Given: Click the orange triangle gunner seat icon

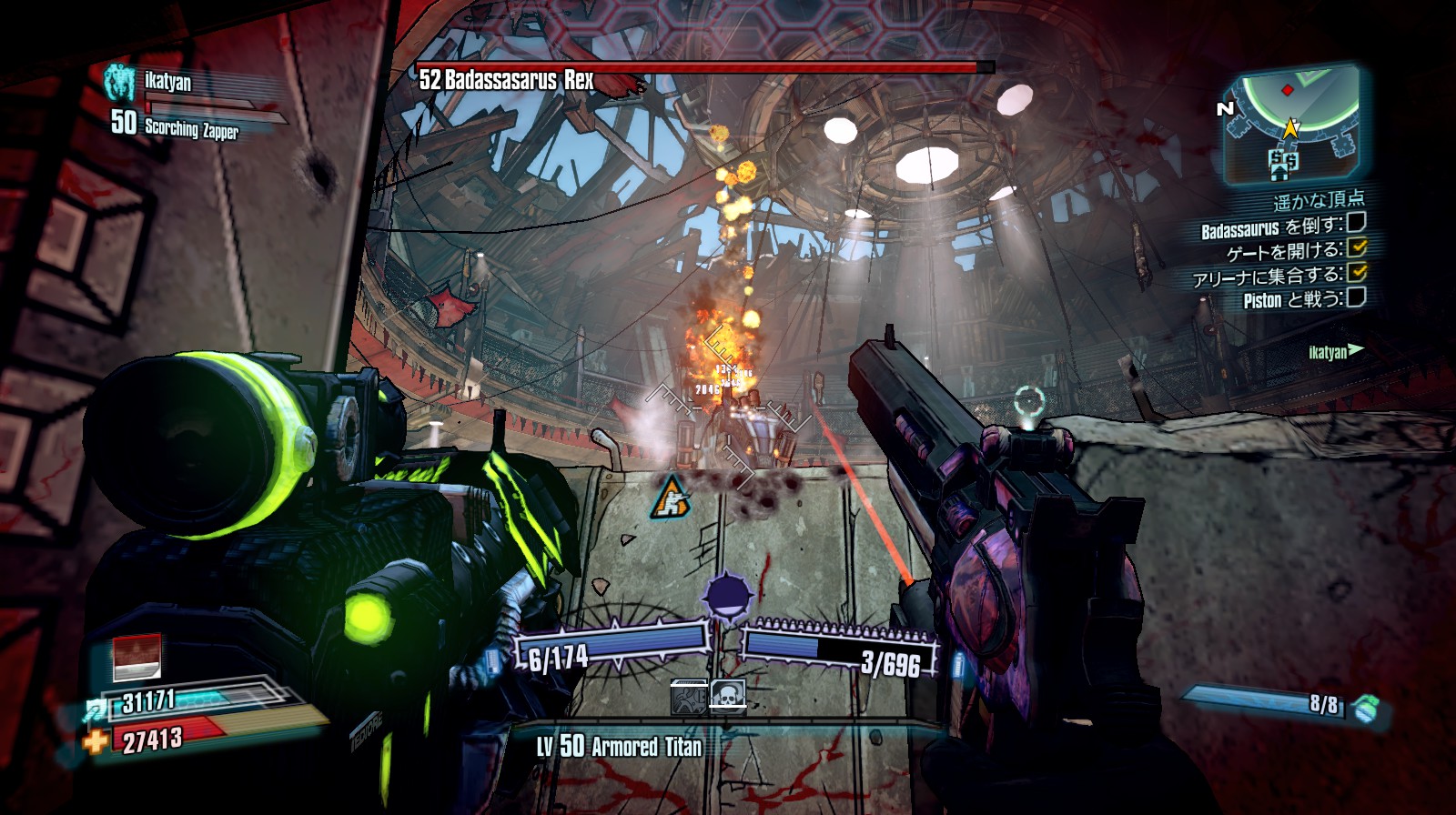Looking at the screenshot, I should click(x=671, y=498).
